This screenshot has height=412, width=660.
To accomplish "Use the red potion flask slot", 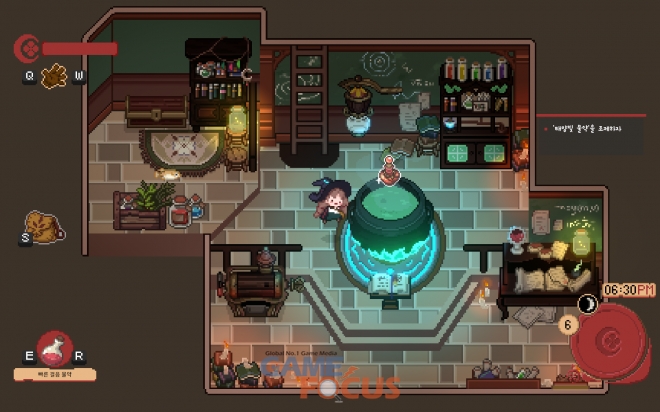I will pyautogui.click(x=54, y=351).
